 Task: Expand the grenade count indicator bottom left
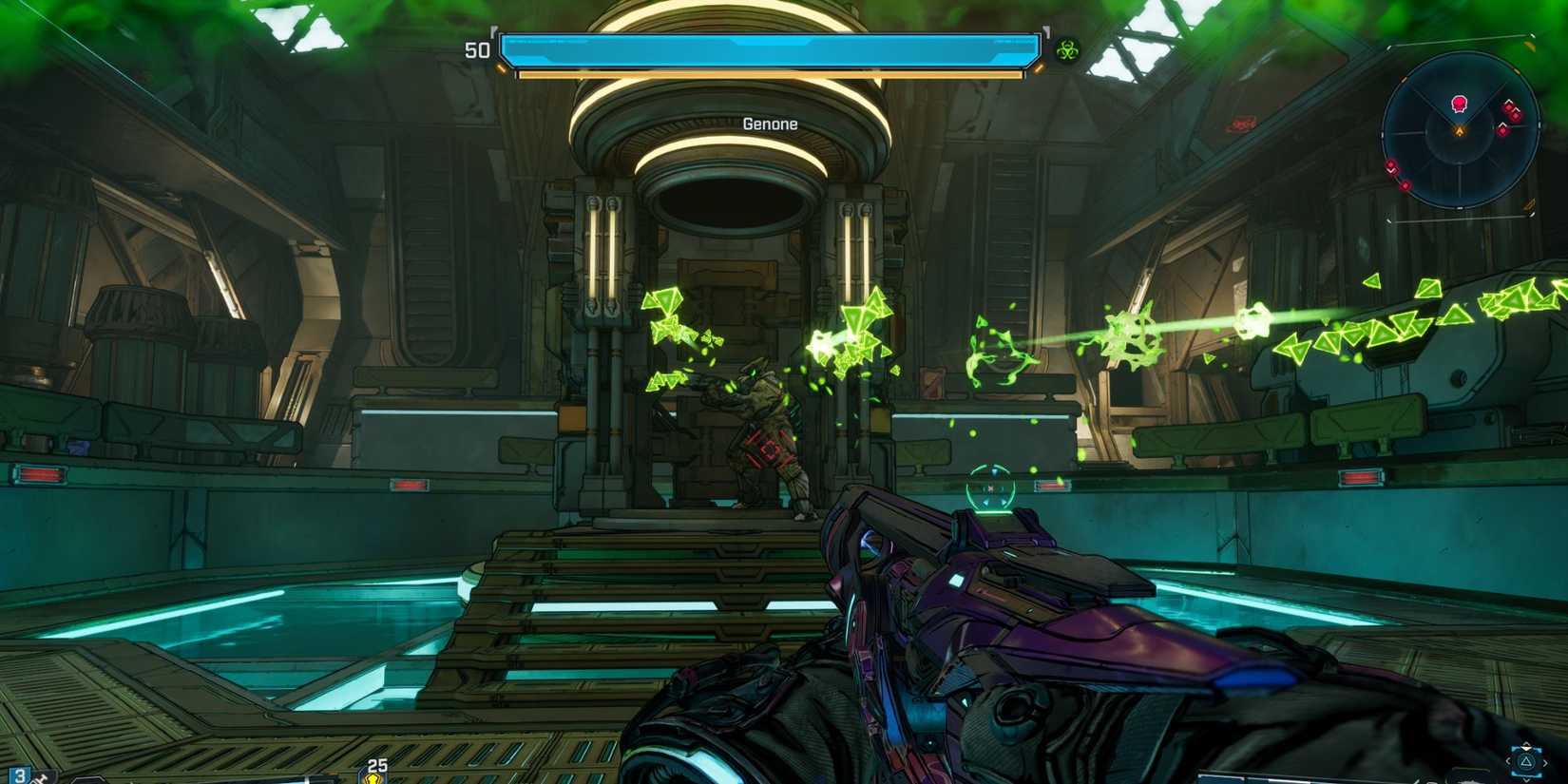point(21,775)
